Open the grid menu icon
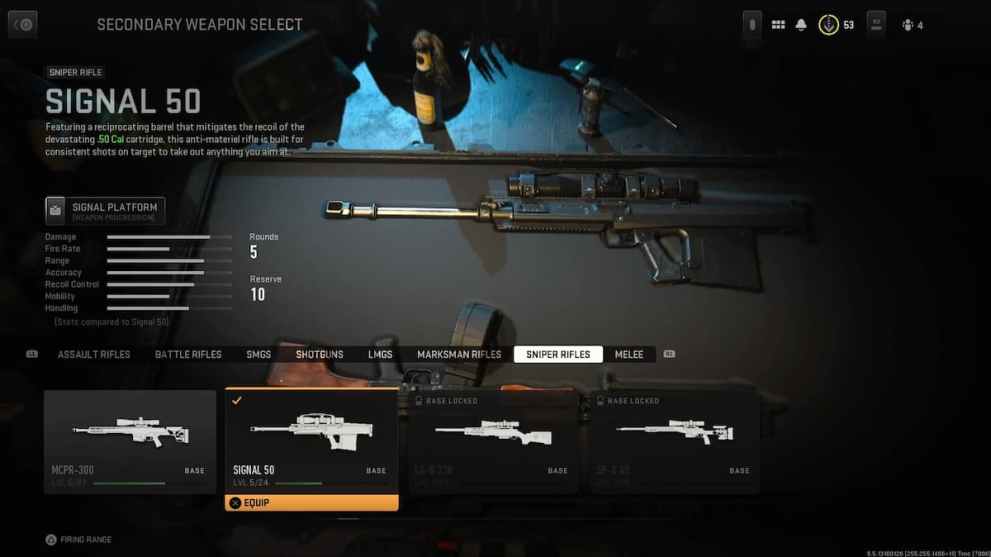The image size is (991, 557). pyautogui.click(x=778, y=25)
